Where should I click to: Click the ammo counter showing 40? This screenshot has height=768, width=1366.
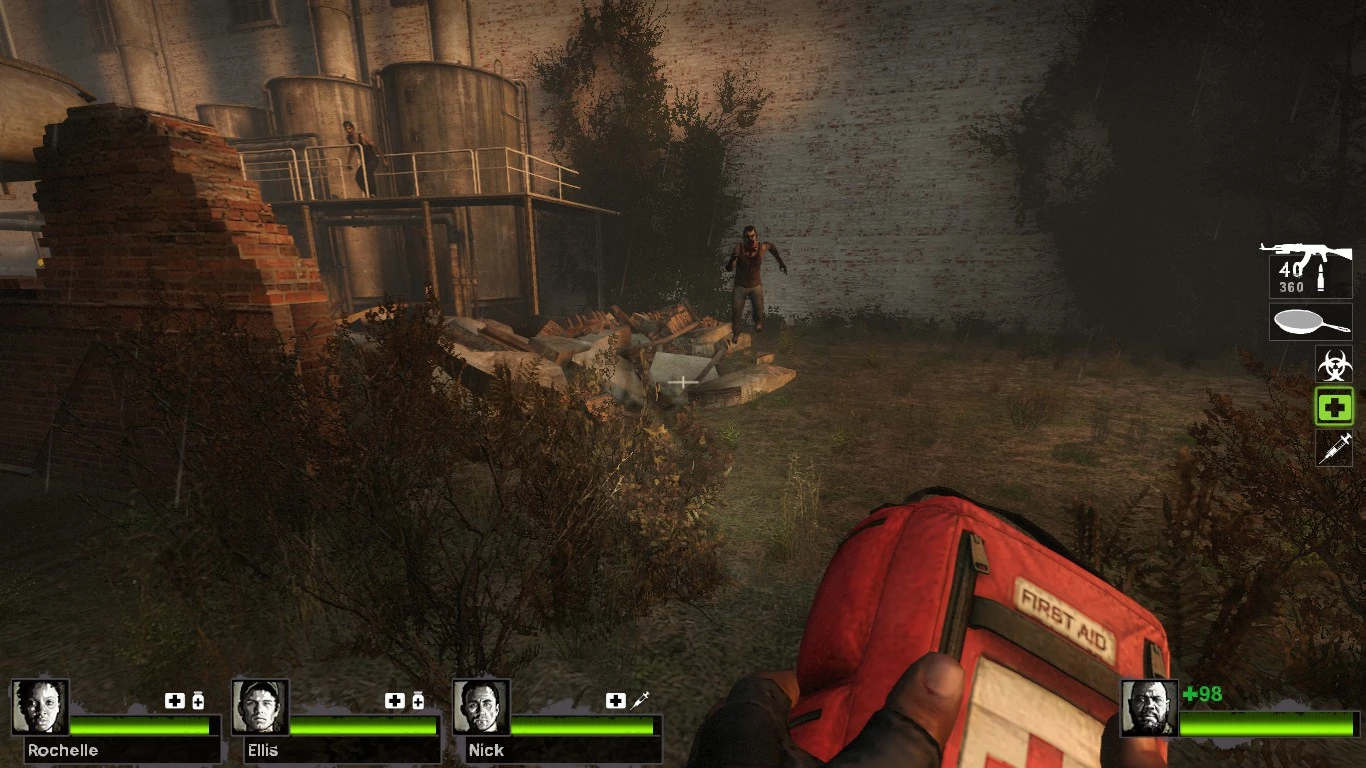1290,272
